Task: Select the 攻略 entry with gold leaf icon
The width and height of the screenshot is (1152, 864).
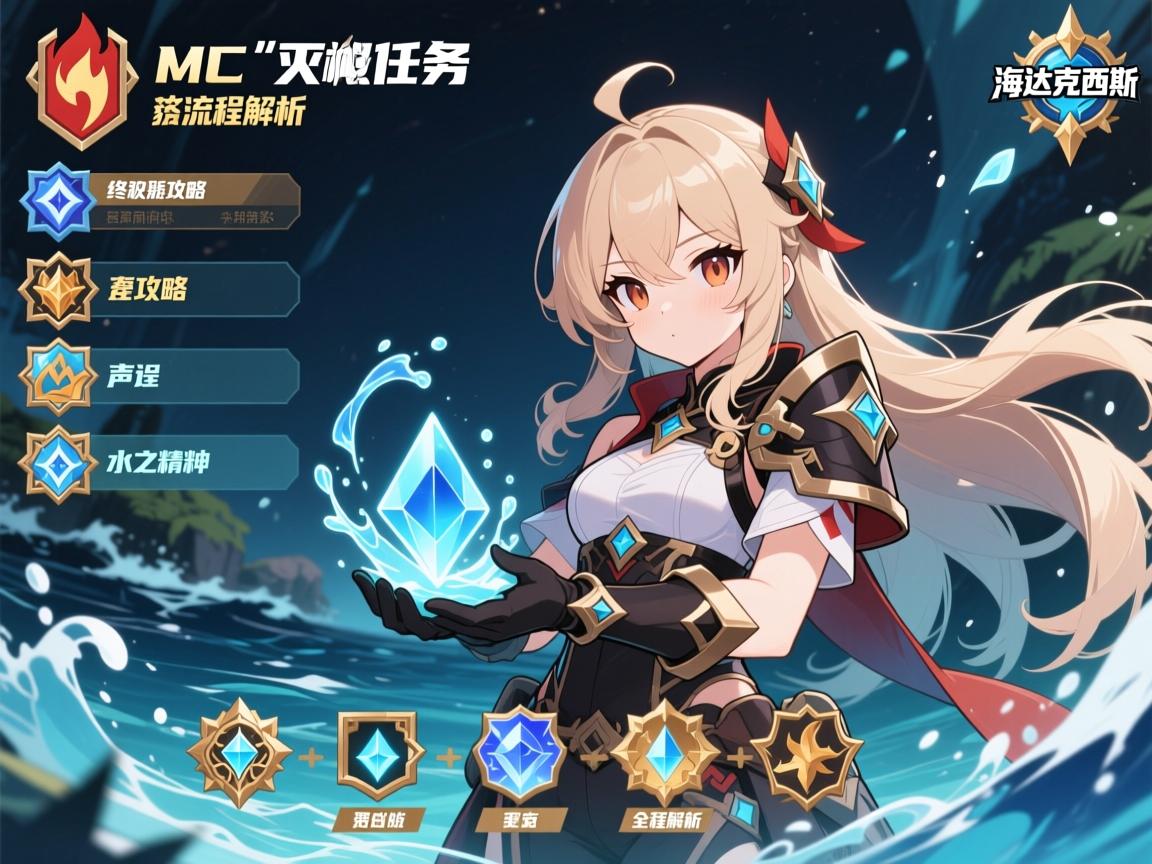Action: (x=160, y=290)
